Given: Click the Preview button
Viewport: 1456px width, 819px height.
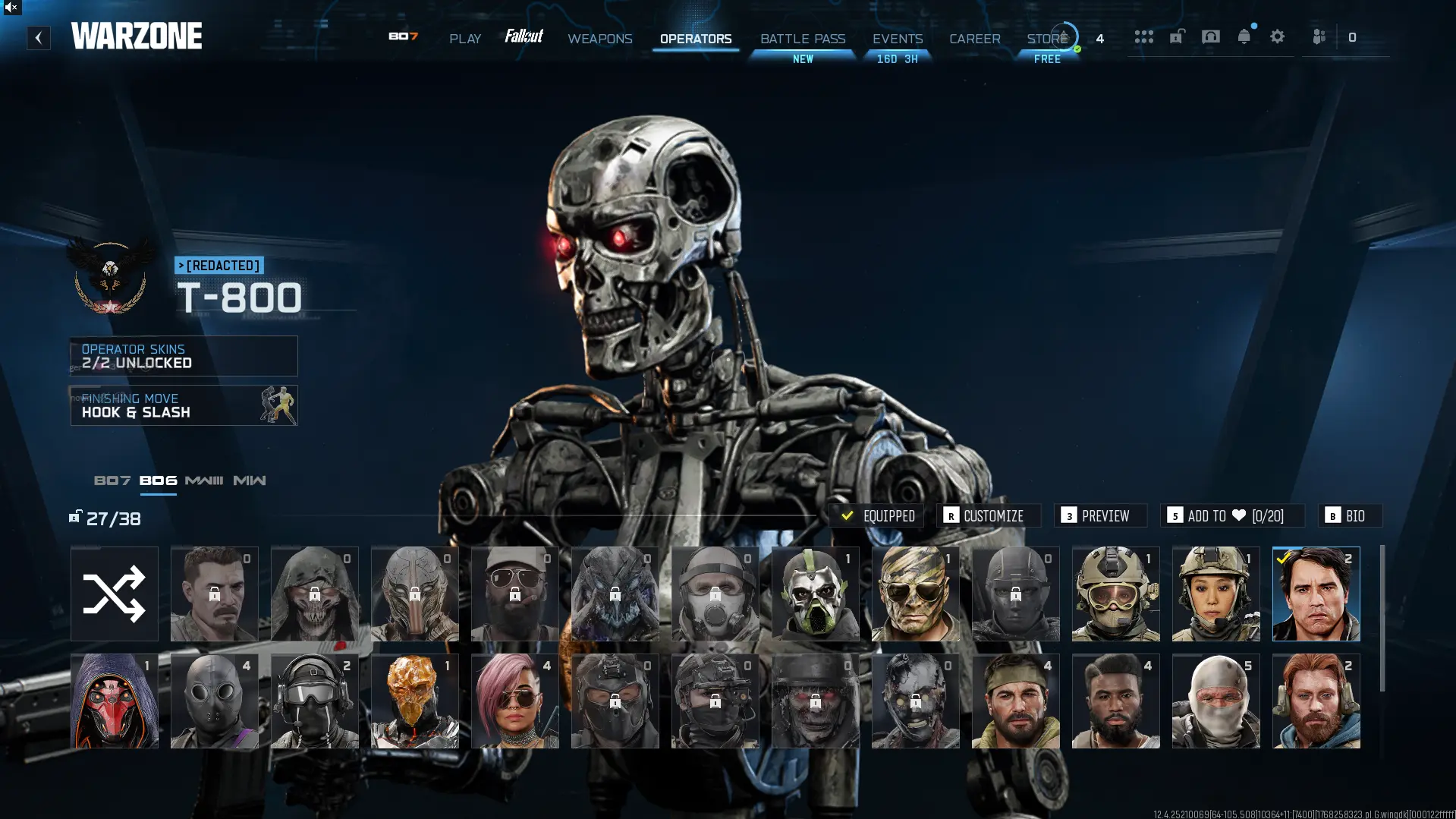Looking at the screenshot, I should (x=1100, y=515).
